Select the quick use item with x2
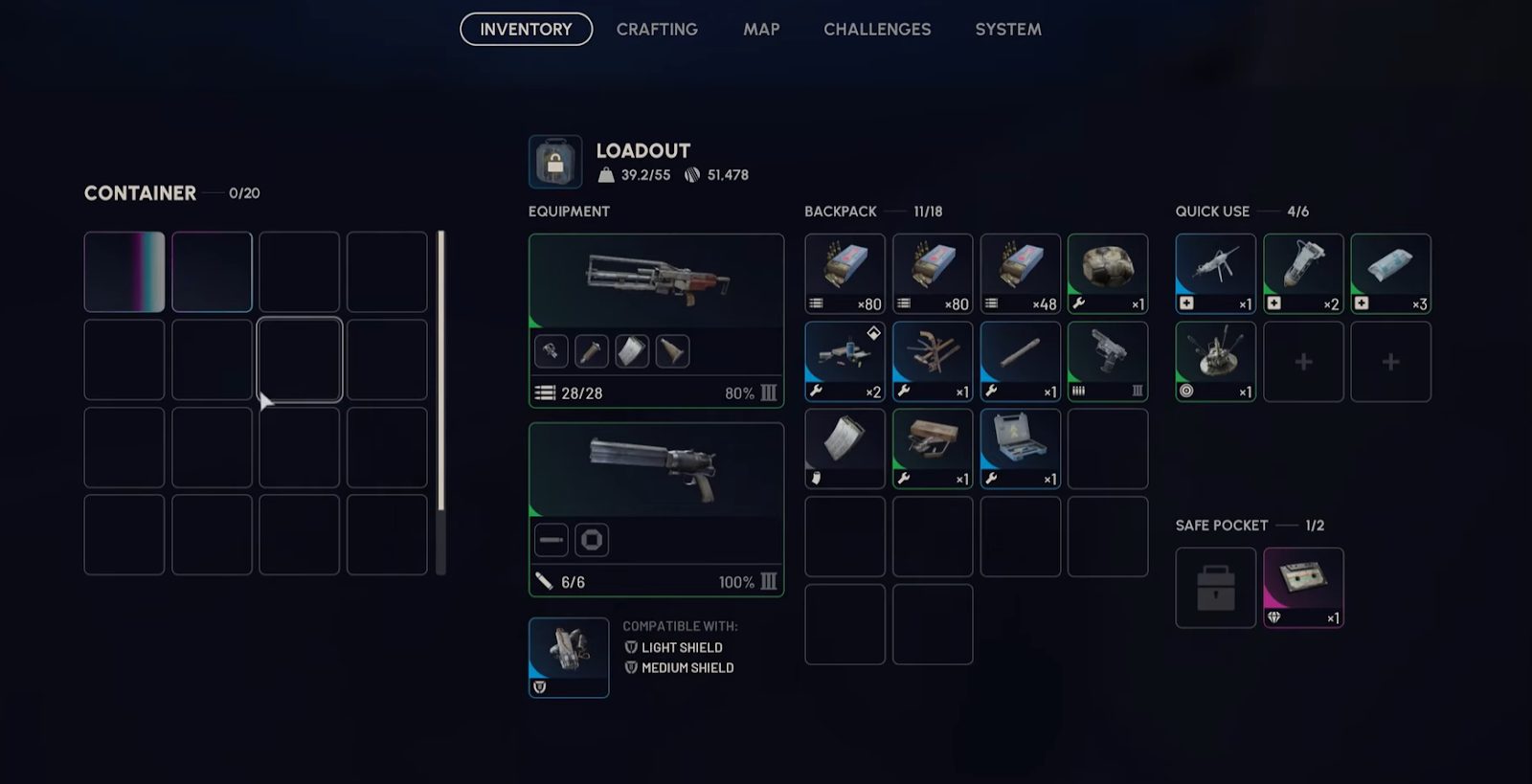1532x784 pixels. pos(1303,274)
